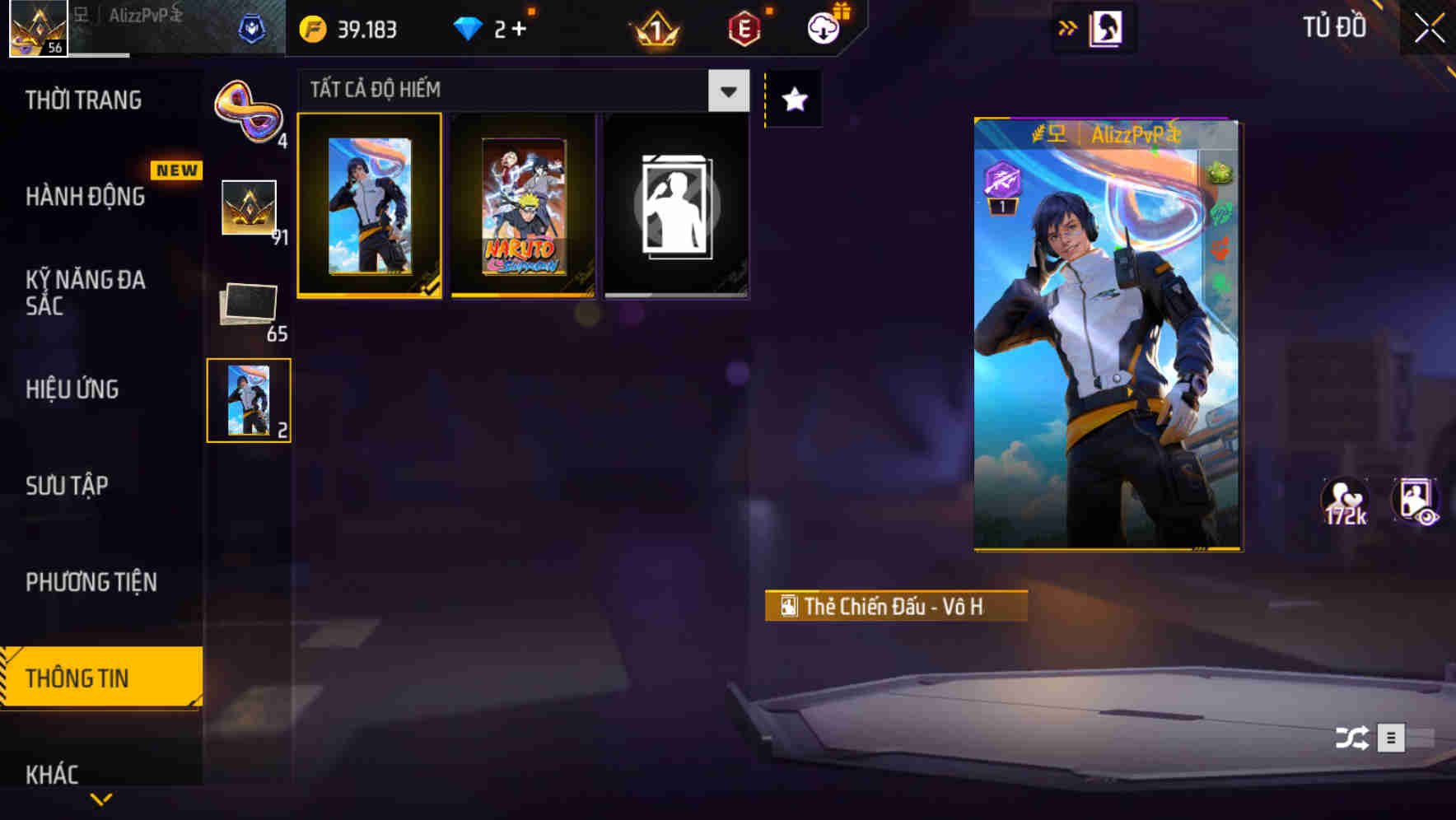Open the HÀNH ĐỘNG section with NEW badge

click(x=86, y=198)
